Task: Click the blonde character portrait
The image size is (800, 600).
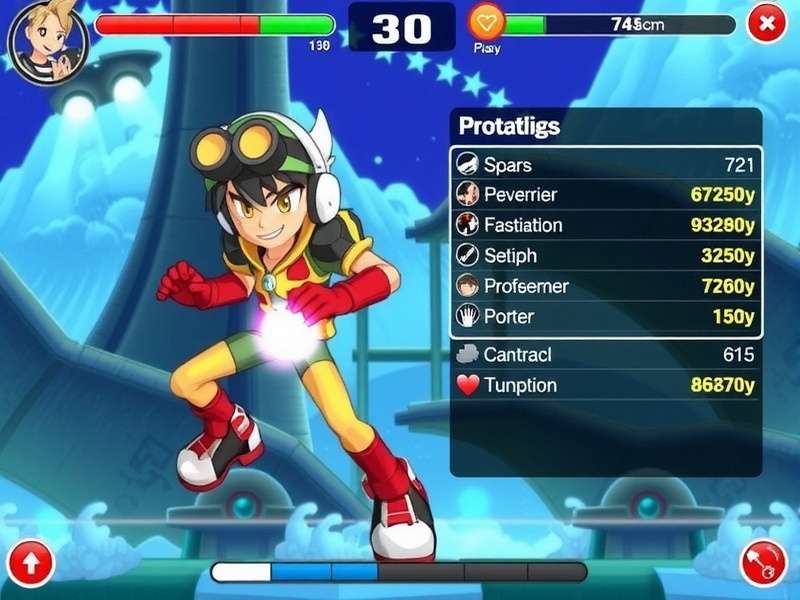Action: (47, 39)
